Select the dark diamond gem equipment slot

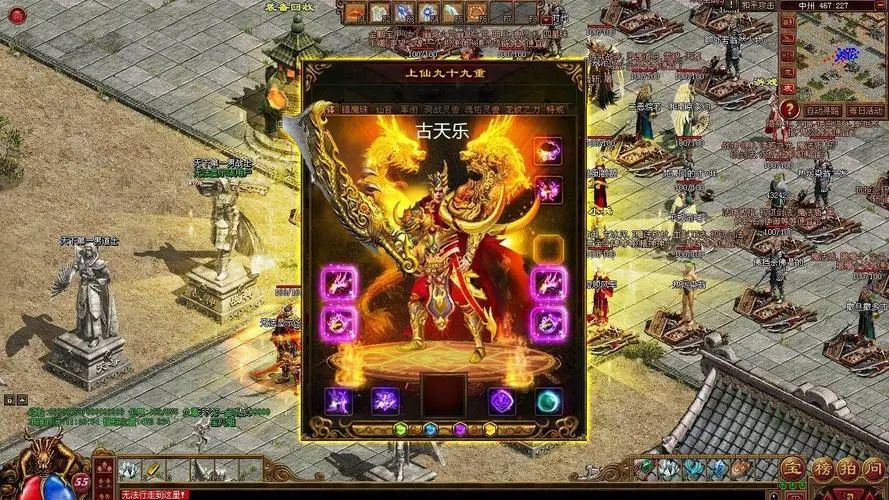[501, 401]
